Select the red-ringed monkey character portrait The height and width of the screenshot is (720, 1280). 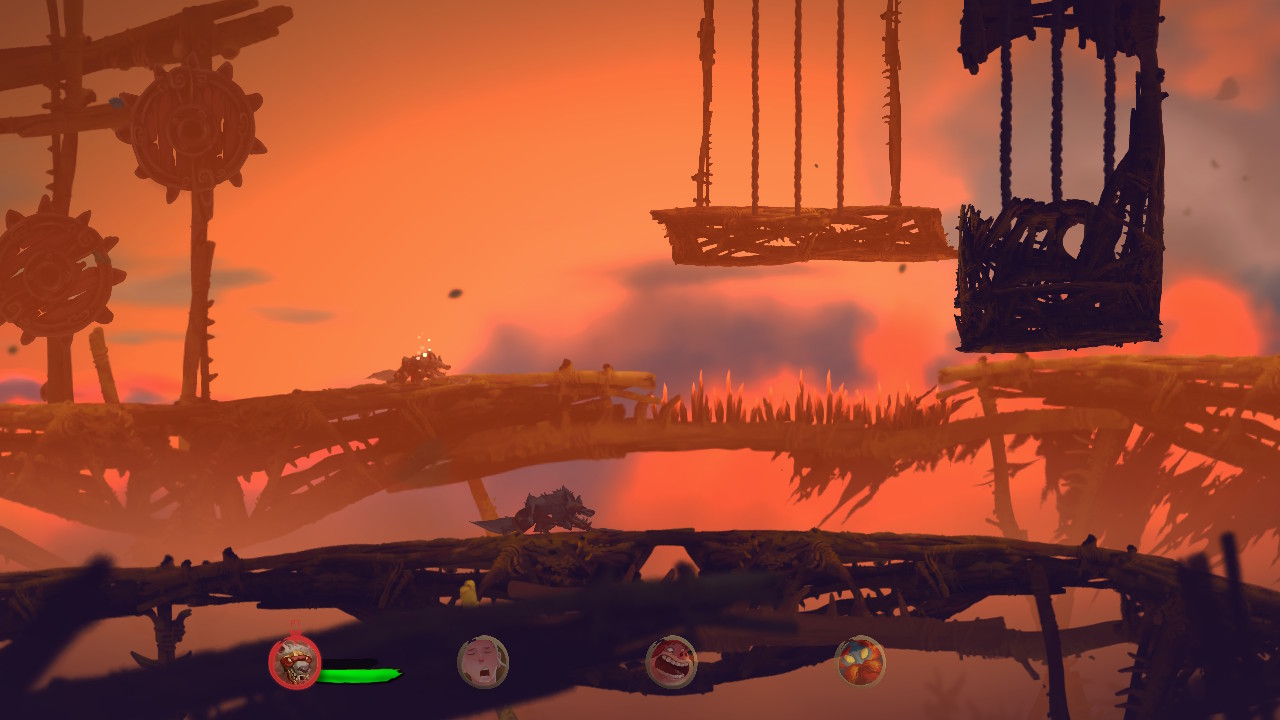point(295,662)
